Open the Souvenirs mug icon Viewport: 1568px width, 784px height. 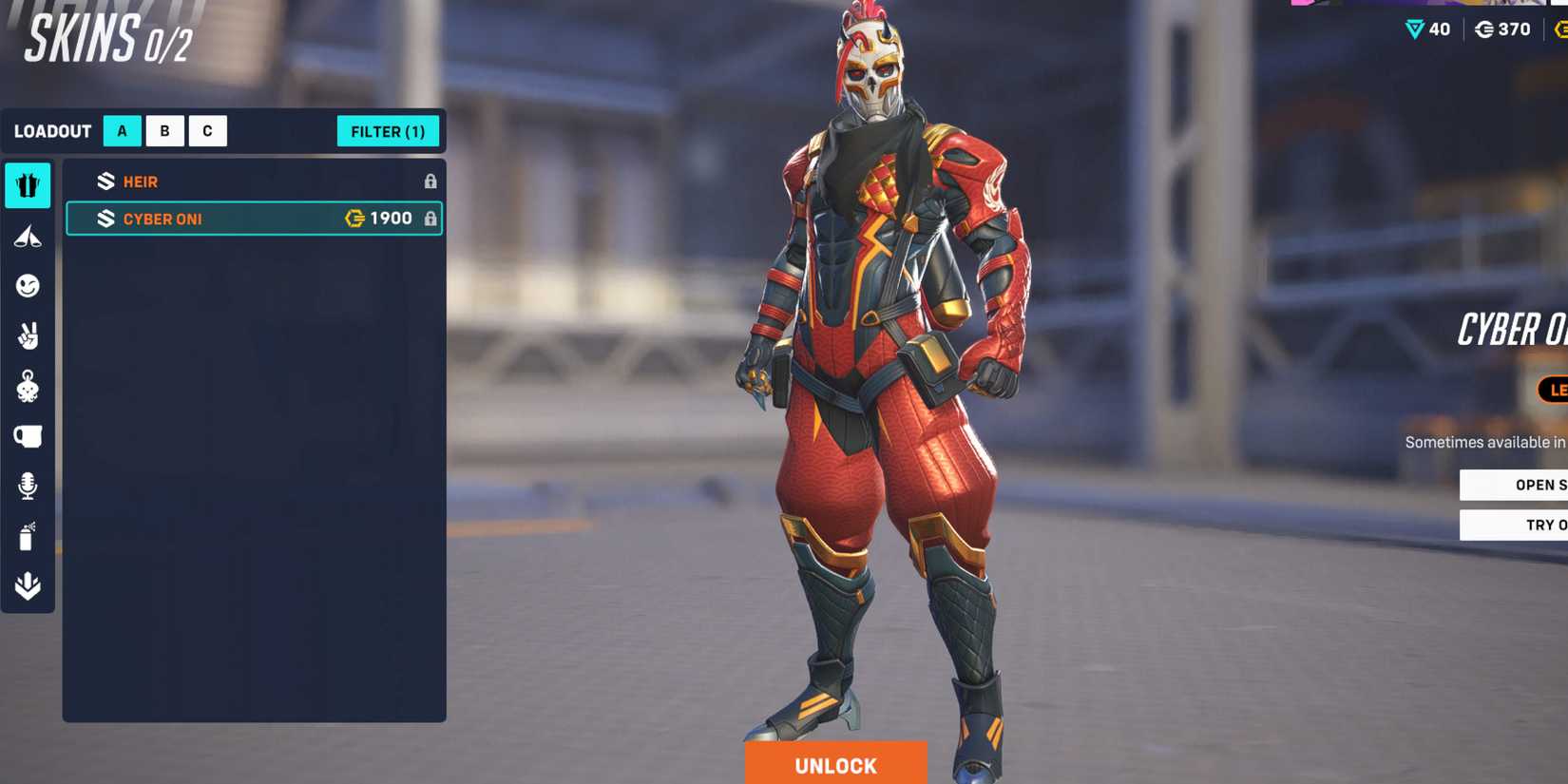[28, 435]
